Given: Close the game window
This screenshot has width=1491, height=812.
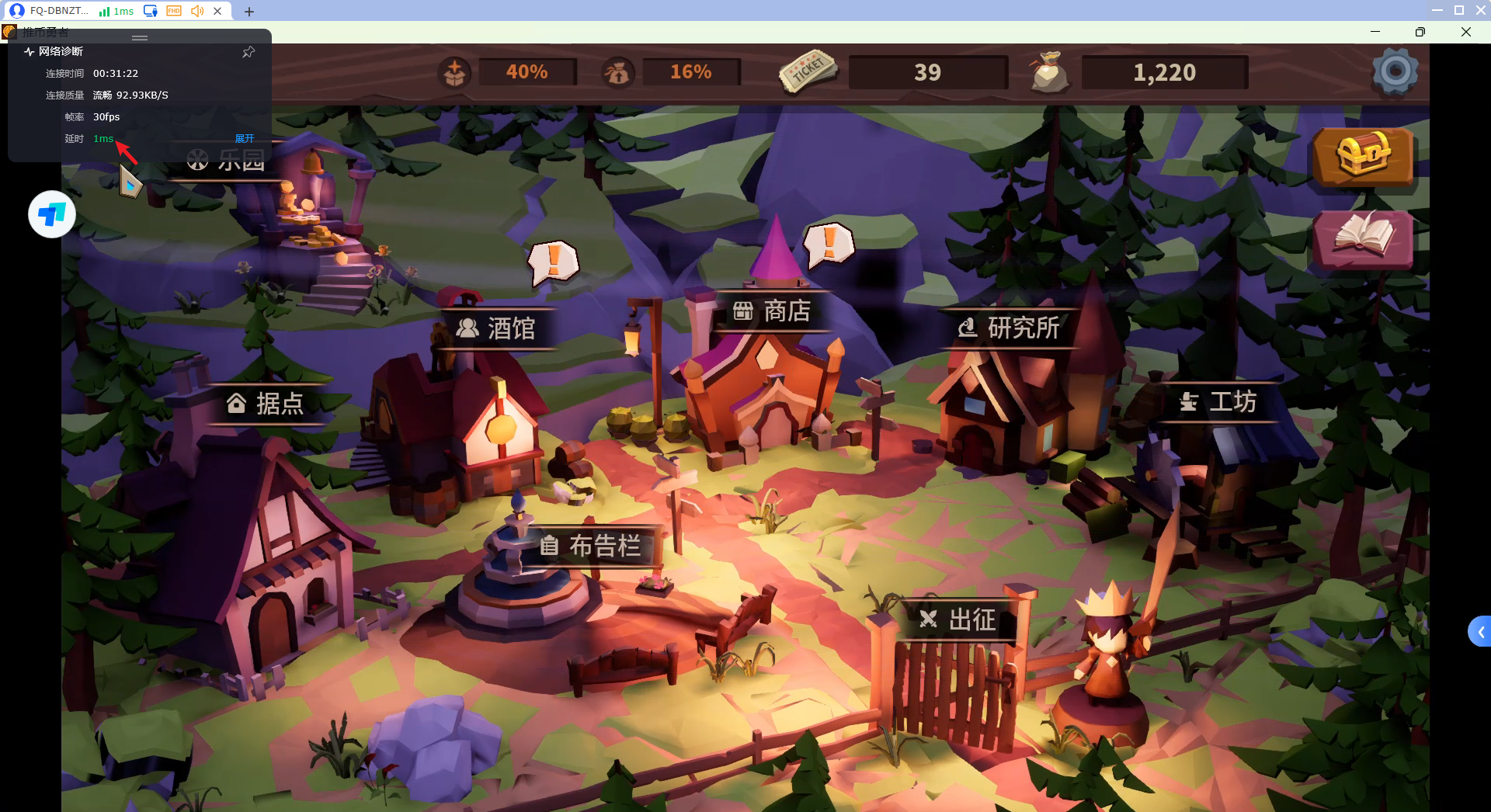Looking at the screenshot, I should click(1465, 32).
